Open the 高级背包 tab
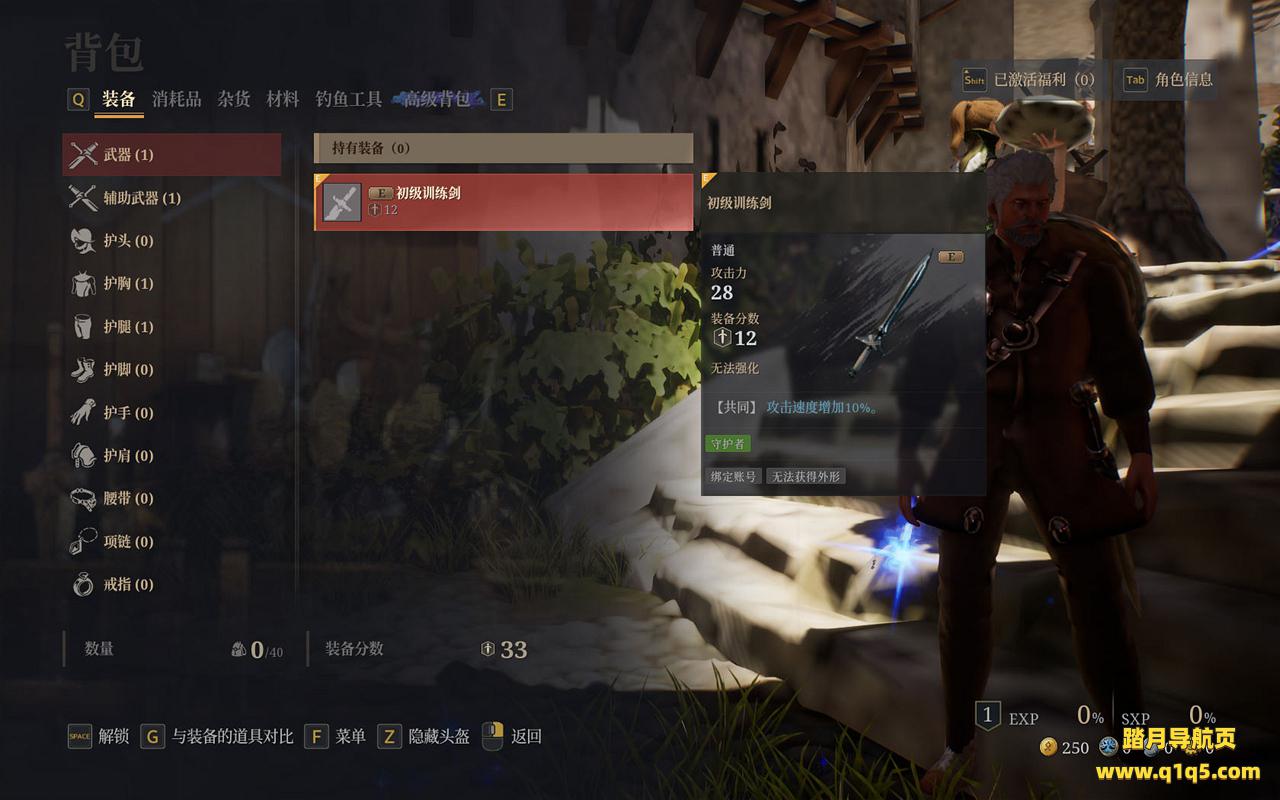The width and height of the screenshot is (1280, 800). [x=437, y=99]
